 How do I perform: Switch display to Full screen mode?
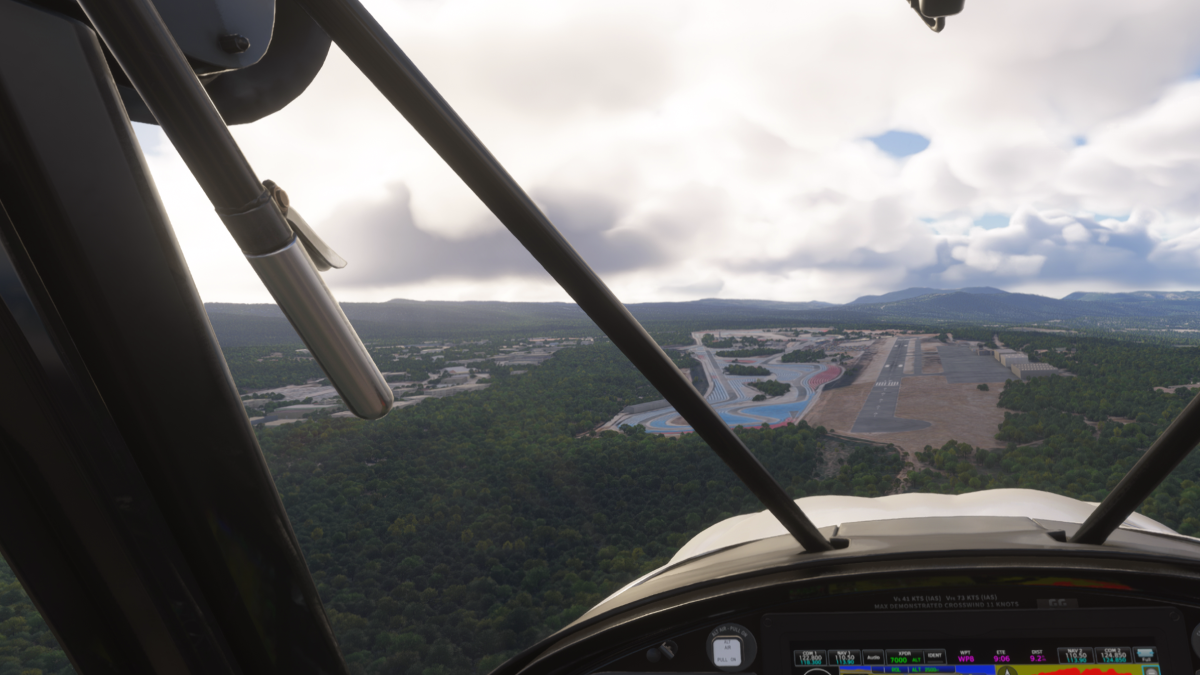[1145, 657]
